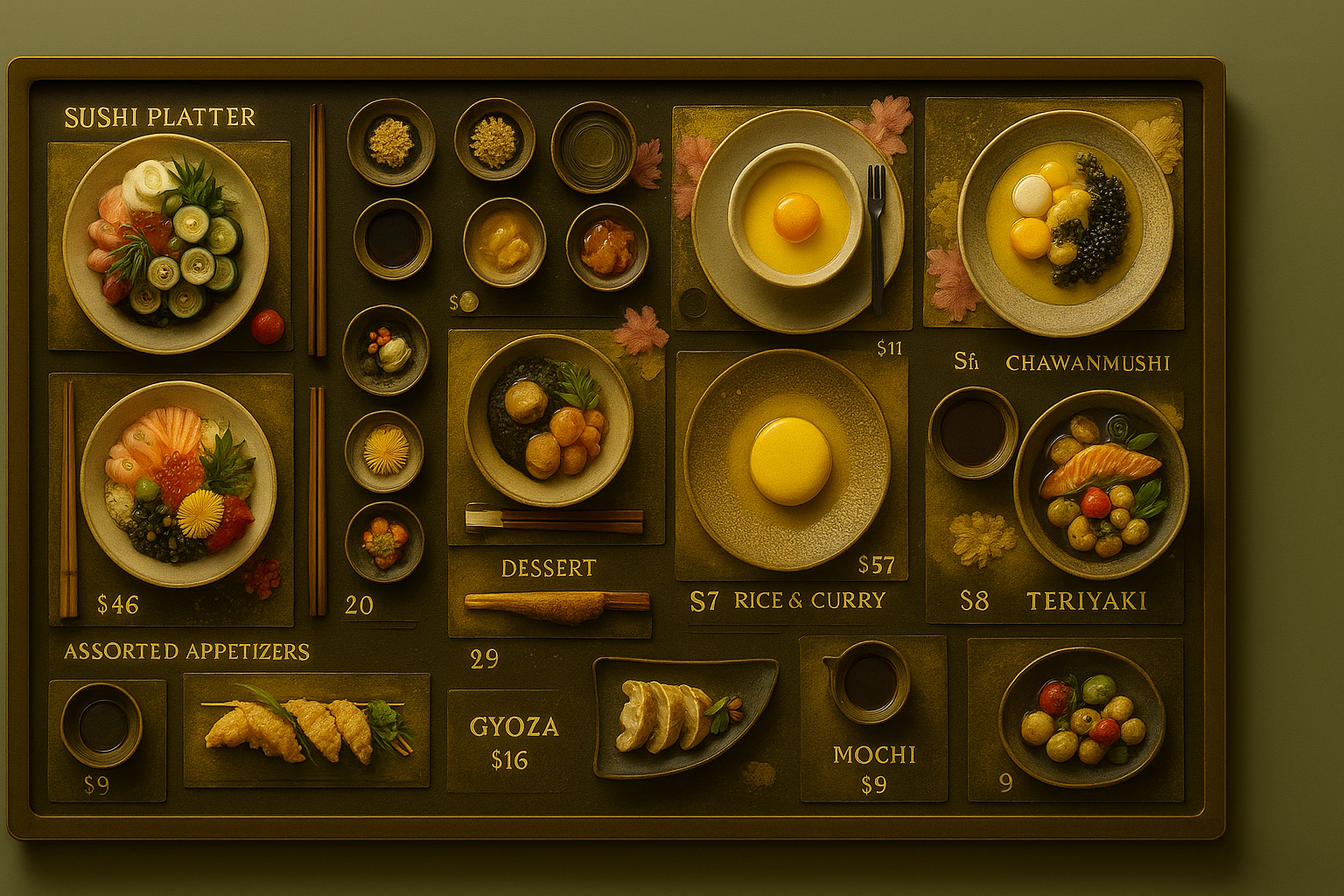Viewport: 1344px width, 896px height.
Task: Pick the Dessert bowl tile
Action: coord(549,419)
